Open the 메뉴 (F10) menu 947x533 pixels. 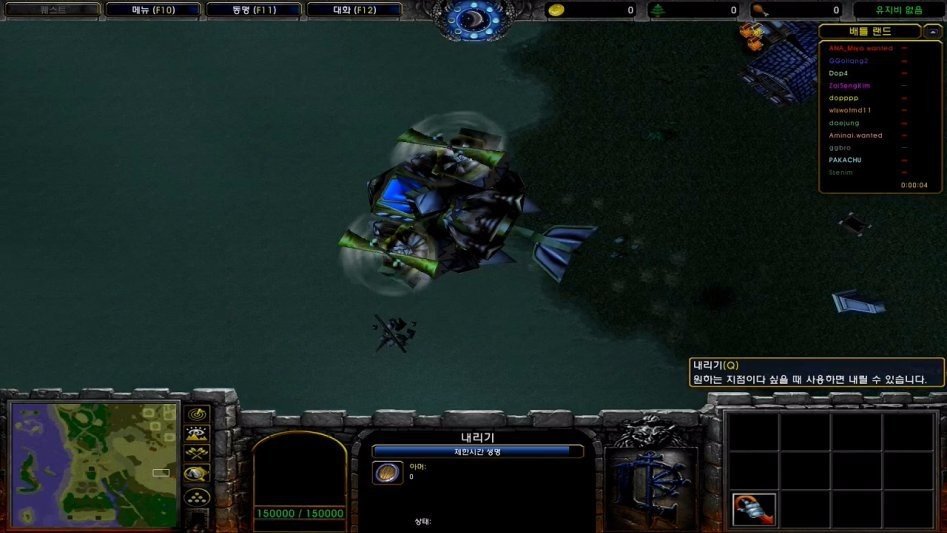tap(152, 10)
